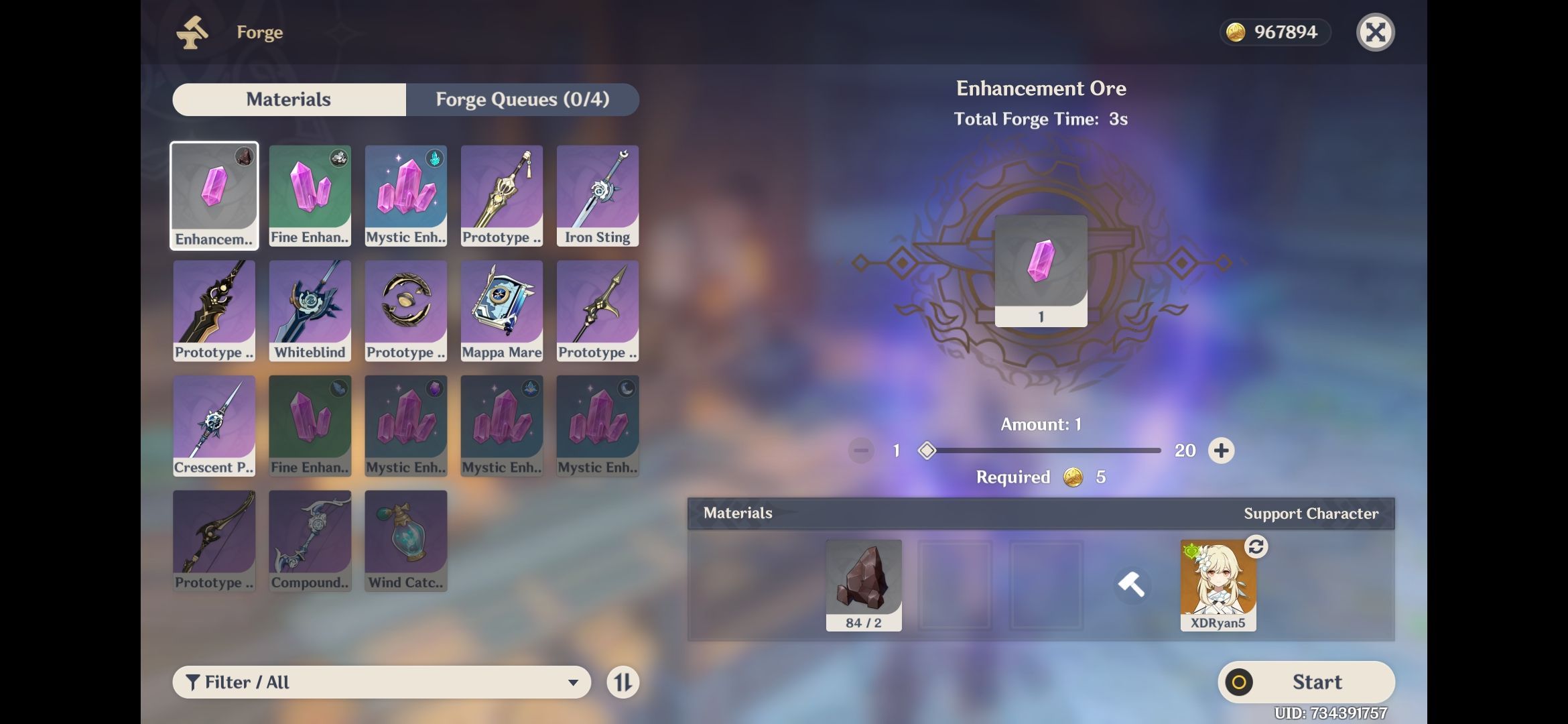Select the Mystic Enhancement Ore recipe
This screenshot has width=1568, height=724.
[x=405, y=194]
